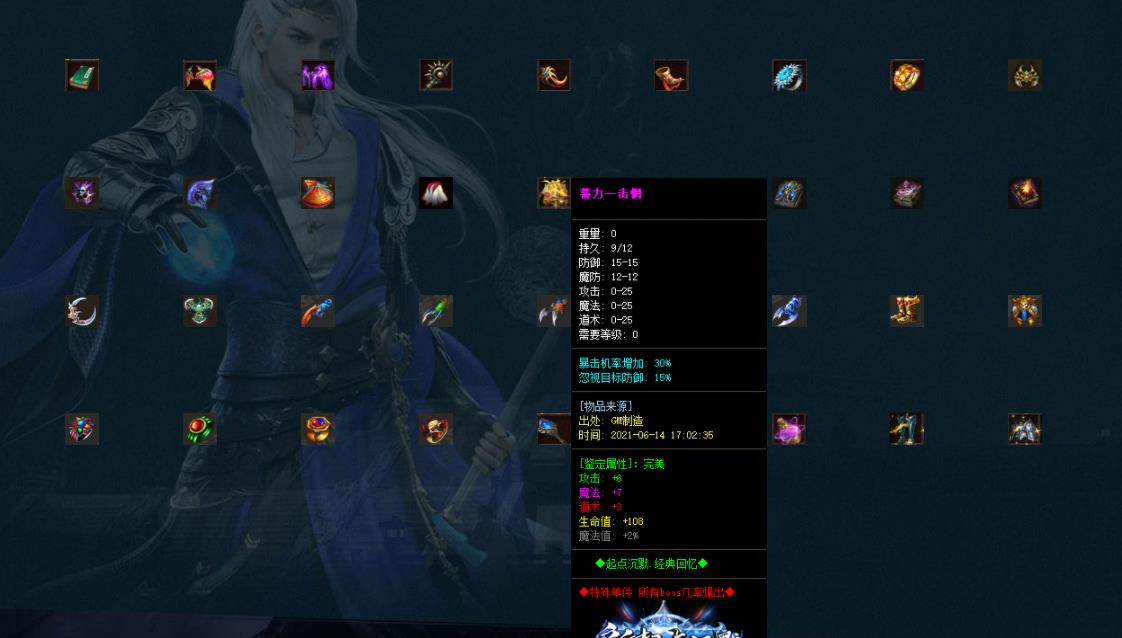Image resolution: width=1122 pixels, height=638 pixels.
Task: Choose the orange straw hat item
Action: 318,193
